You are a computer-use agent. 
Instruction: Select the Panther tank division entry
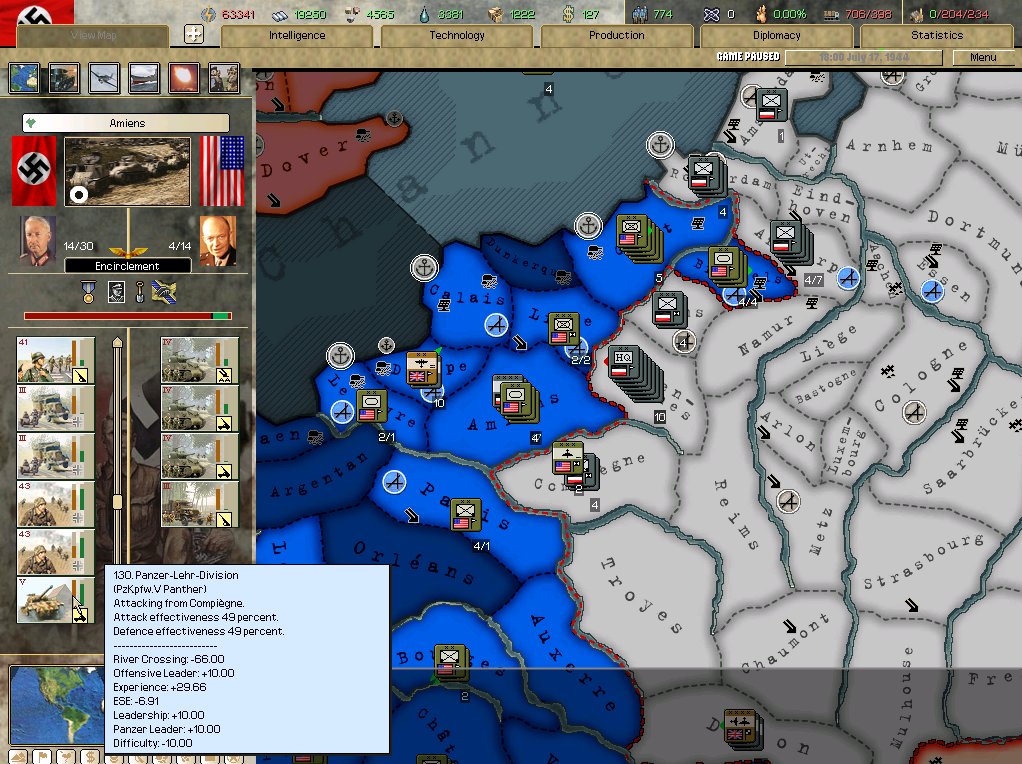pos(56,600)
